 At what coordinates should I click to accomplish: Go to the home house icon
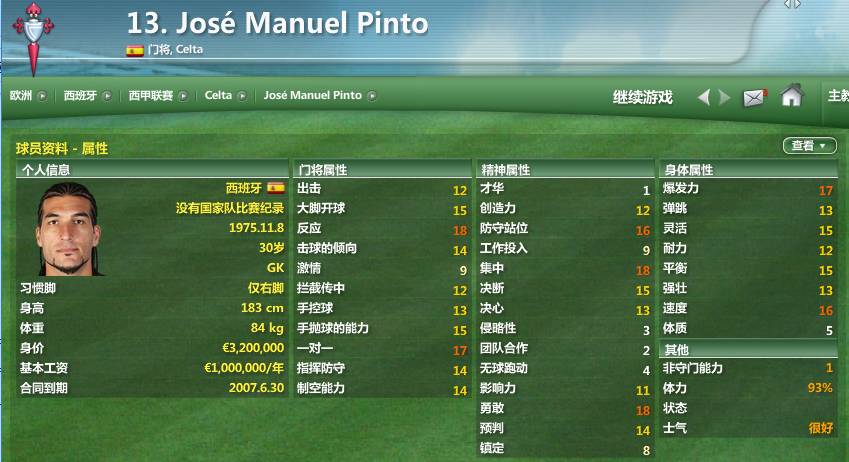pyautogui.click(x=792, y=96)
